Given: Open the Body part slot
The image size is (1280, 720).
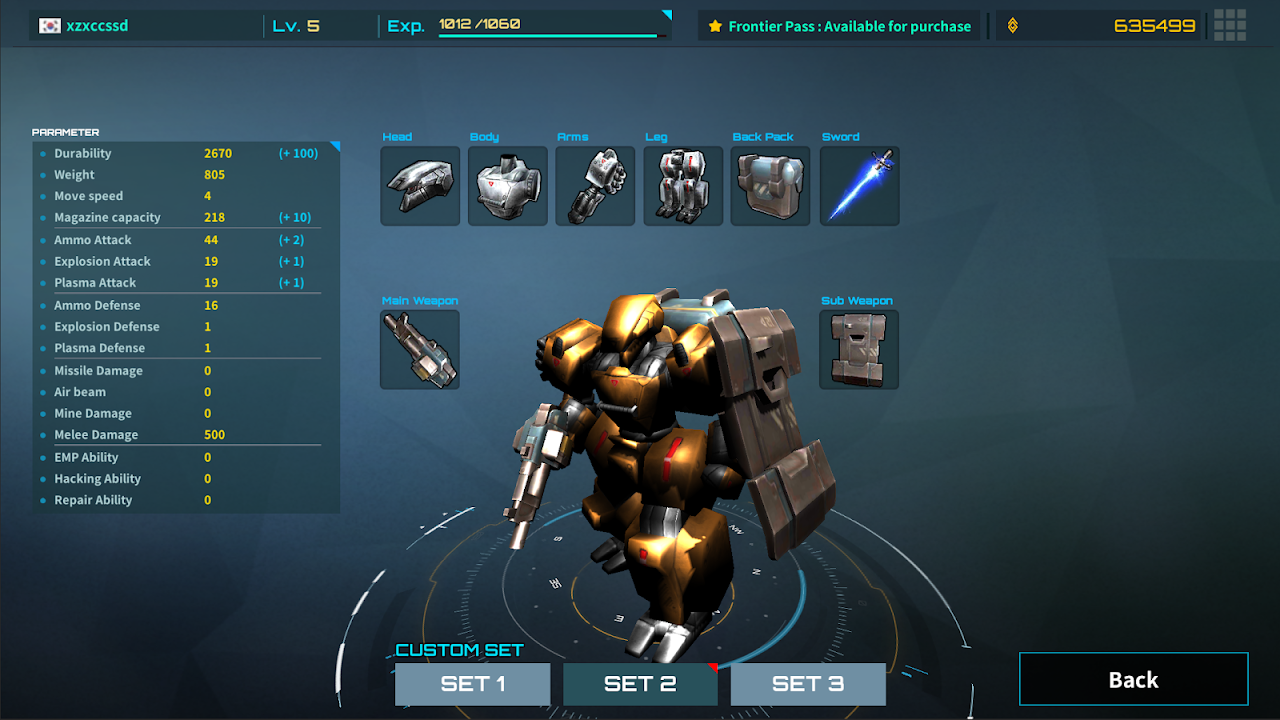Looking at the screenshot, I should (x=508, y=186).
